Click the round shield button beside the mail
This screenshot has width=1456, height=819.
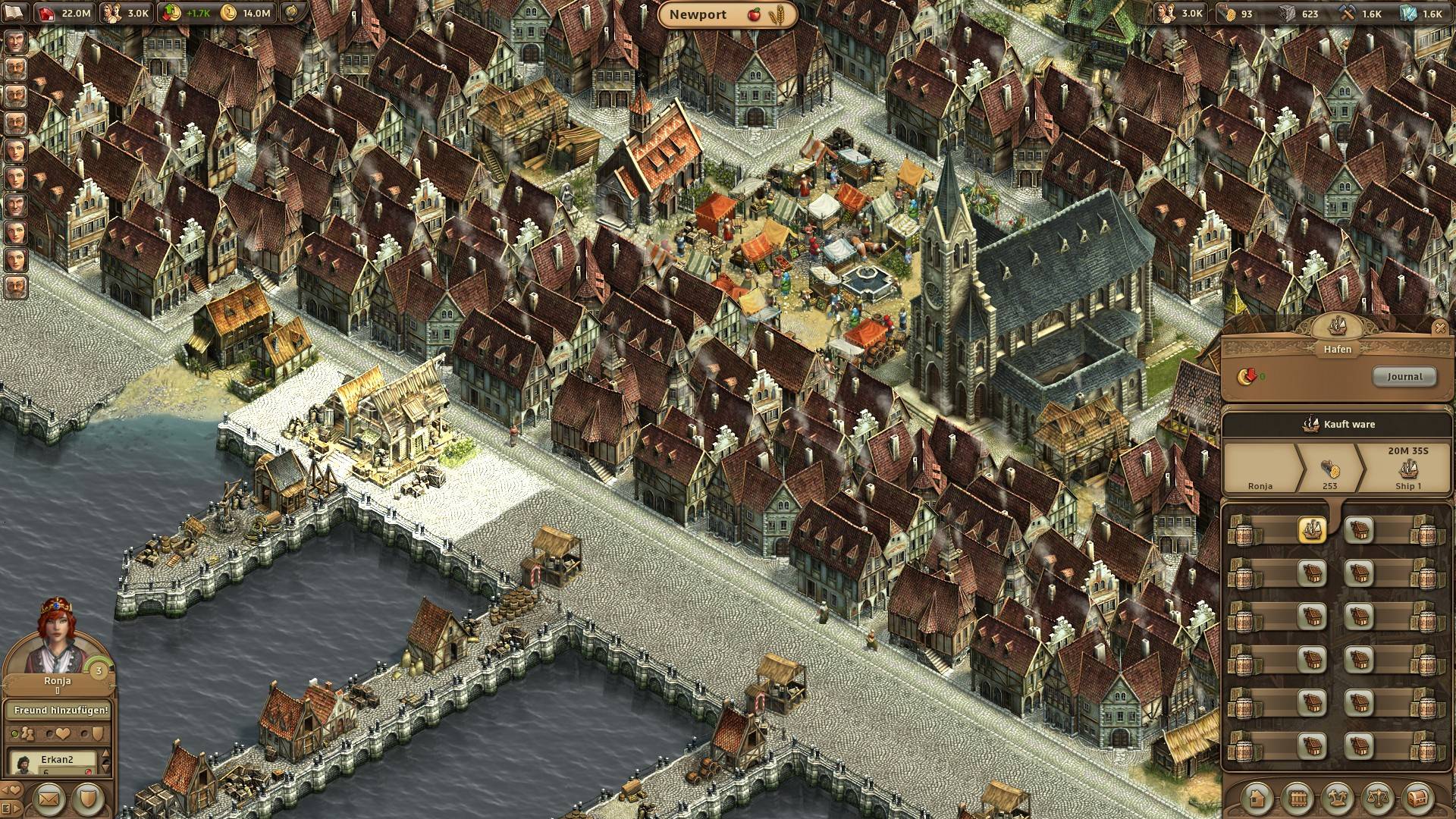click(88, 799)
